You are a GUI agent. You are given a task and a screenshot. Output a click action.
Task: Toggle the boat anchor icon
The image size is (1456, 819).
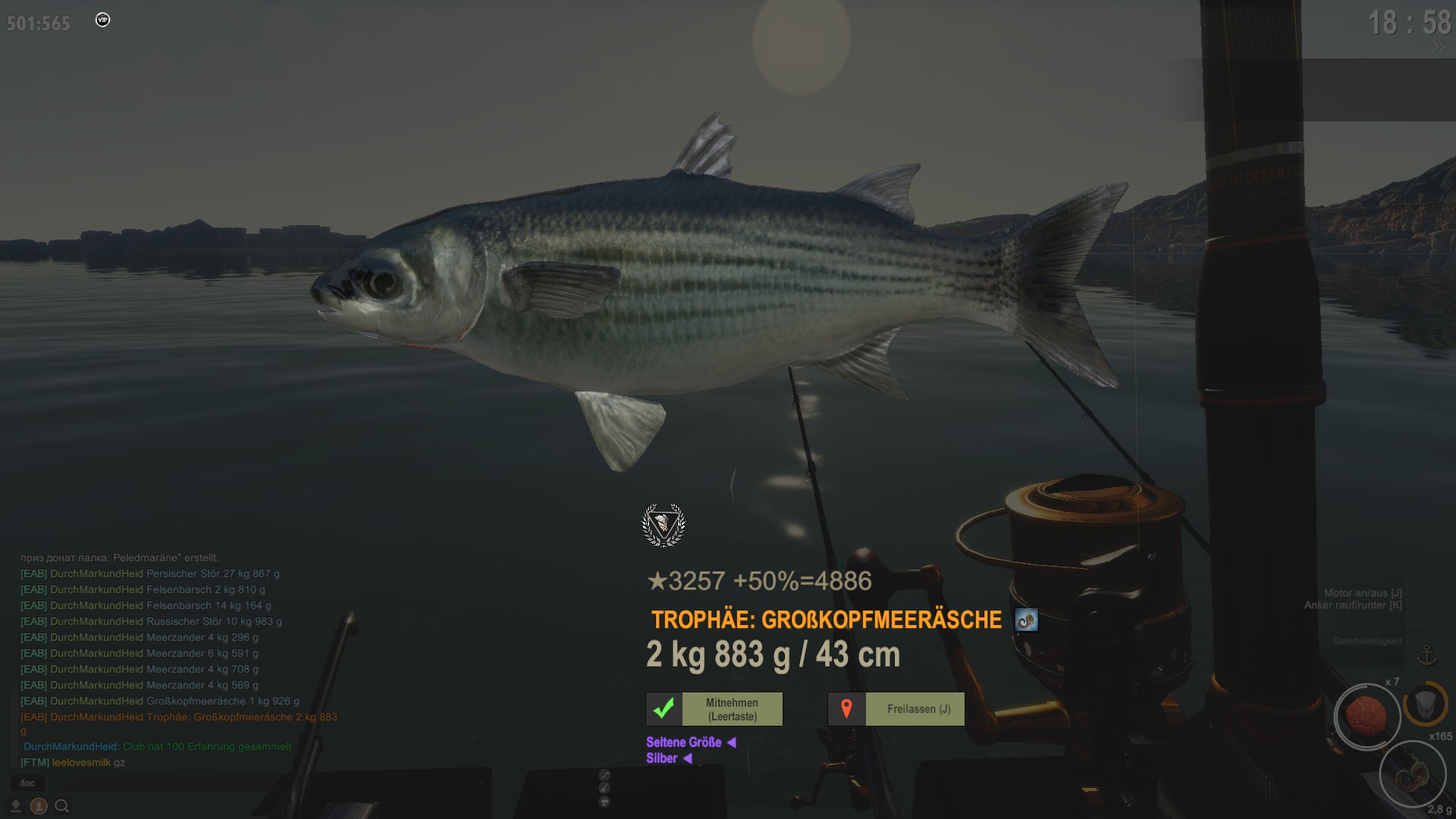pyautogui.click(x=1427, y=654)
